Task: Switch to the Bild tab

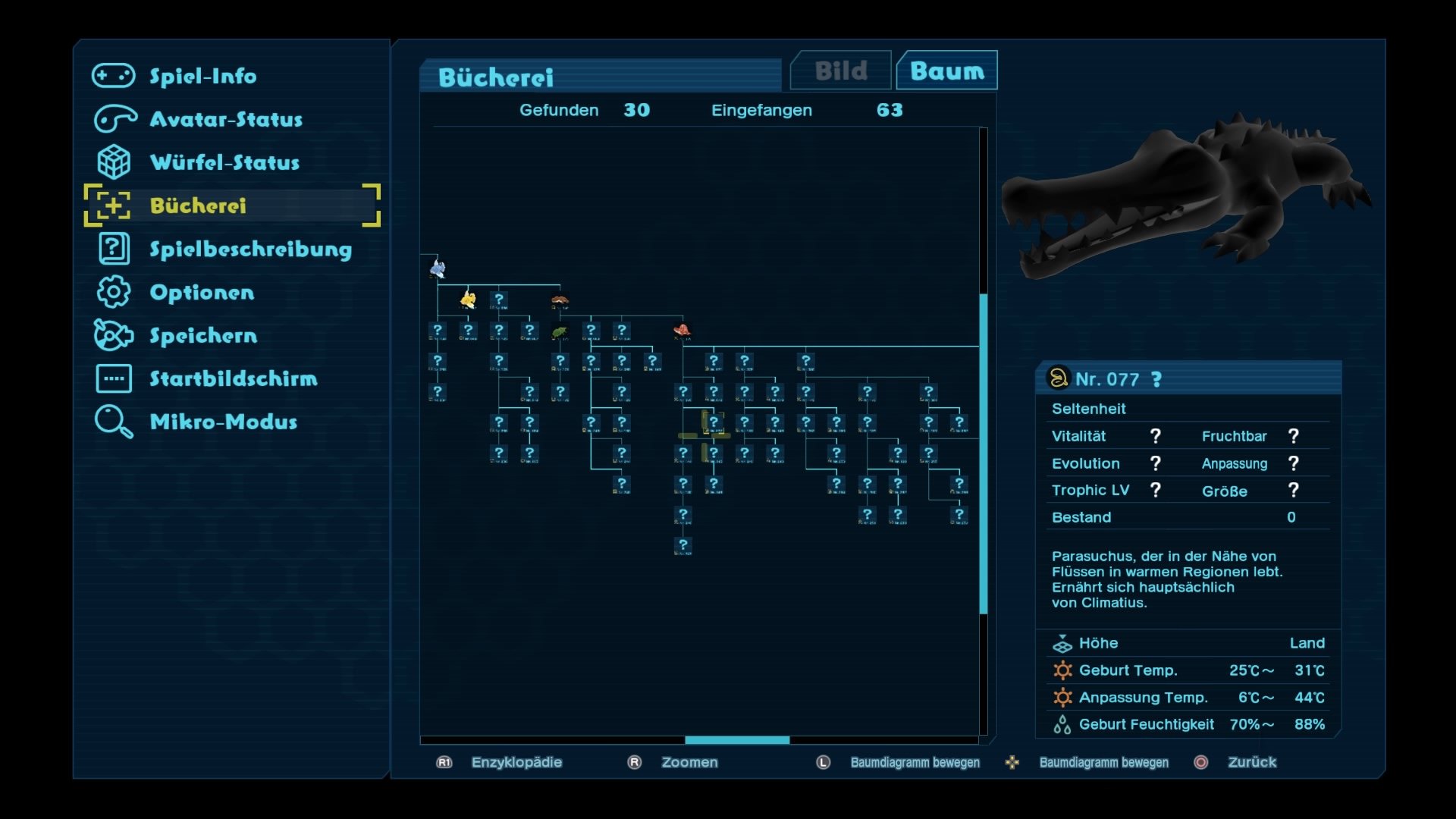Action: tap(840, 71)
